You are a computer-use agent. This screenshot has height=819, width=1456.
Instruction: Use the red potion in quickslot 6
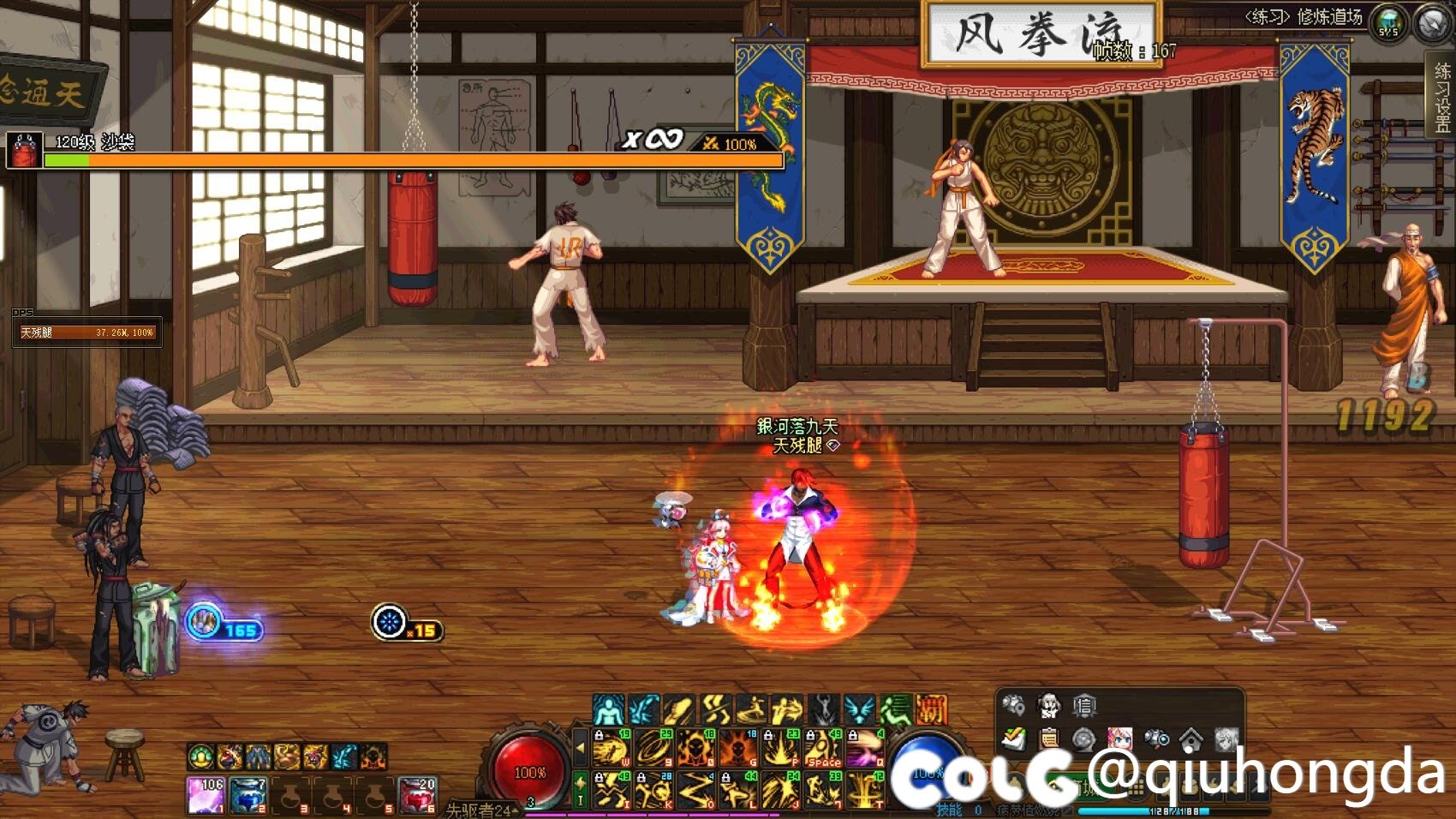(418, 795)
